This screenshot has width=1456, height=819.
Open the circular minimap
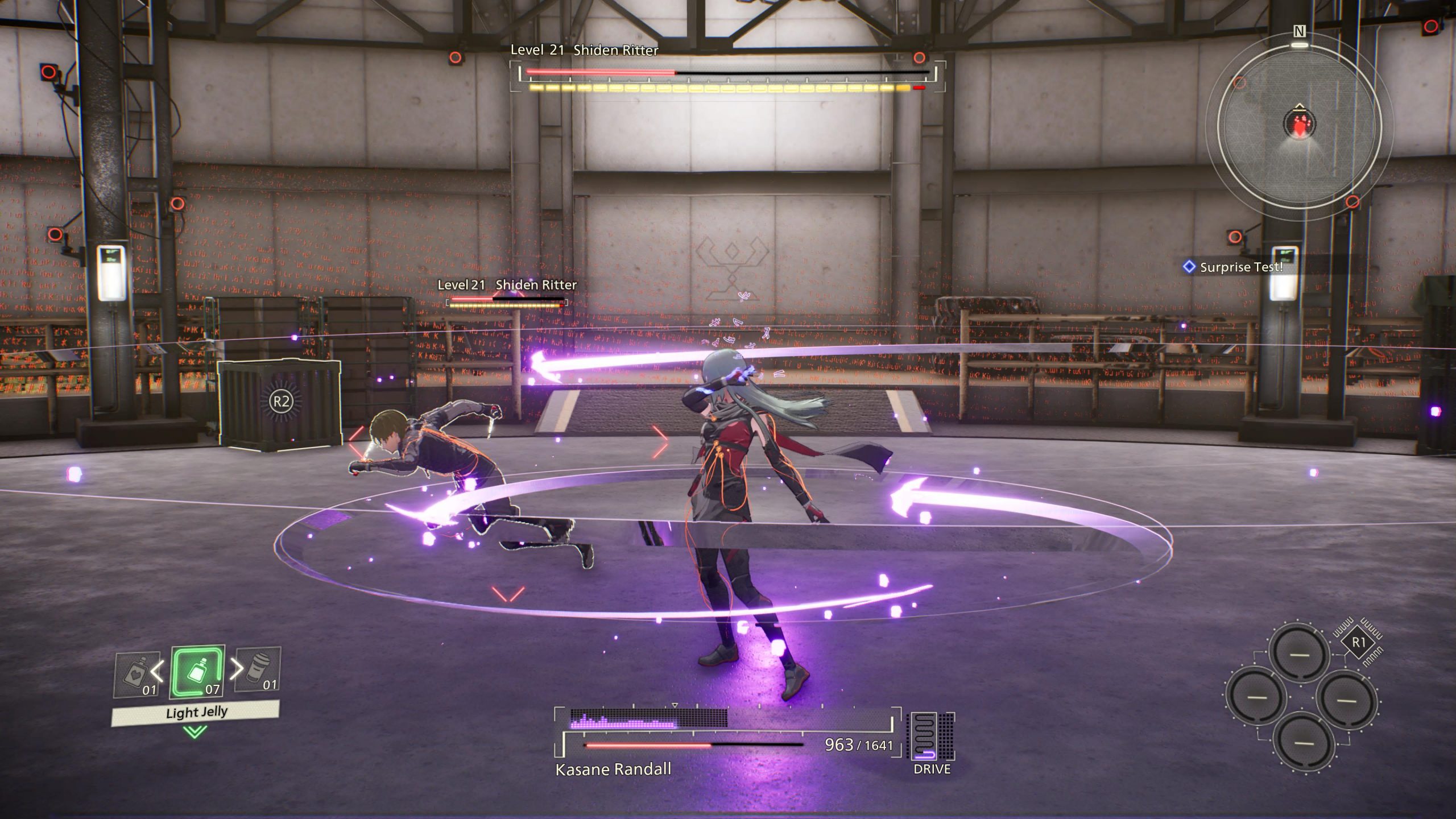click(1299, 125)
